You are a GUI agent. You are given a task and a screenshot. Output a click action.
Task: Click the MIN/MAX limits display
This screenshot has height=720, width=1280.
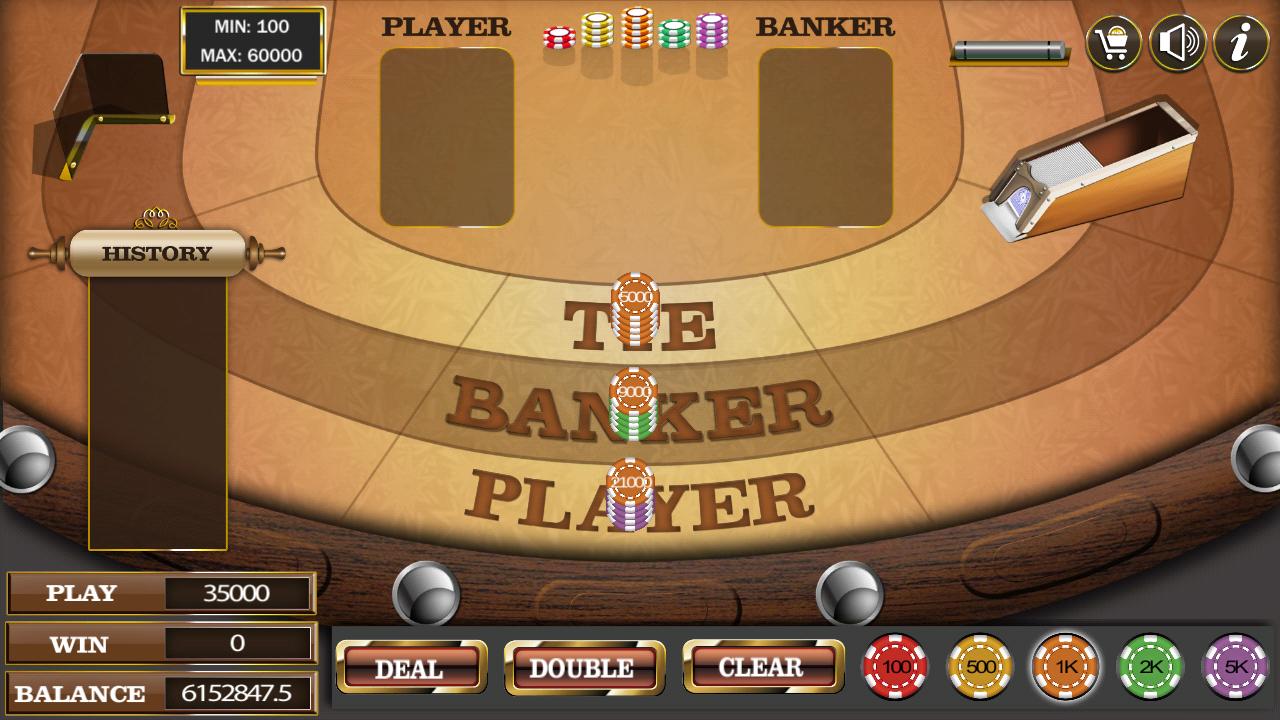point(251,42)
